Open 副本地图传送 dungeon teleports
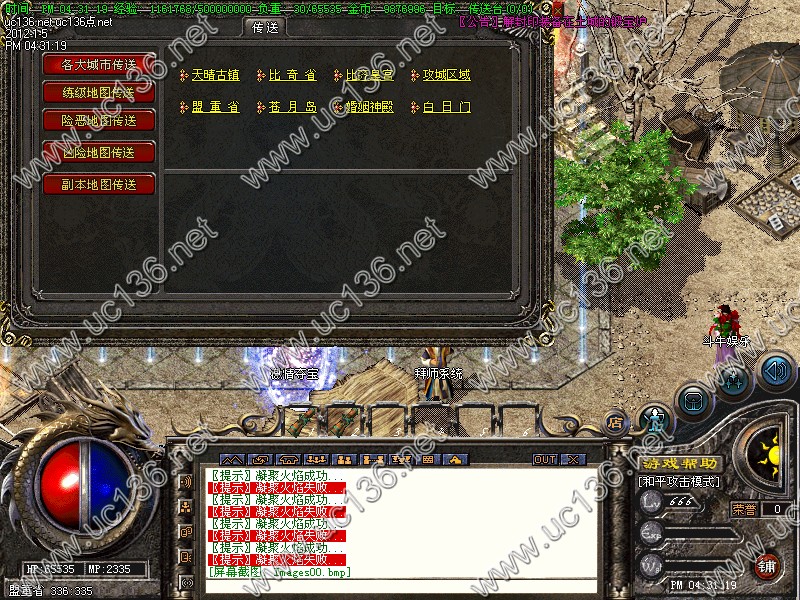 [x=100, y=184]
